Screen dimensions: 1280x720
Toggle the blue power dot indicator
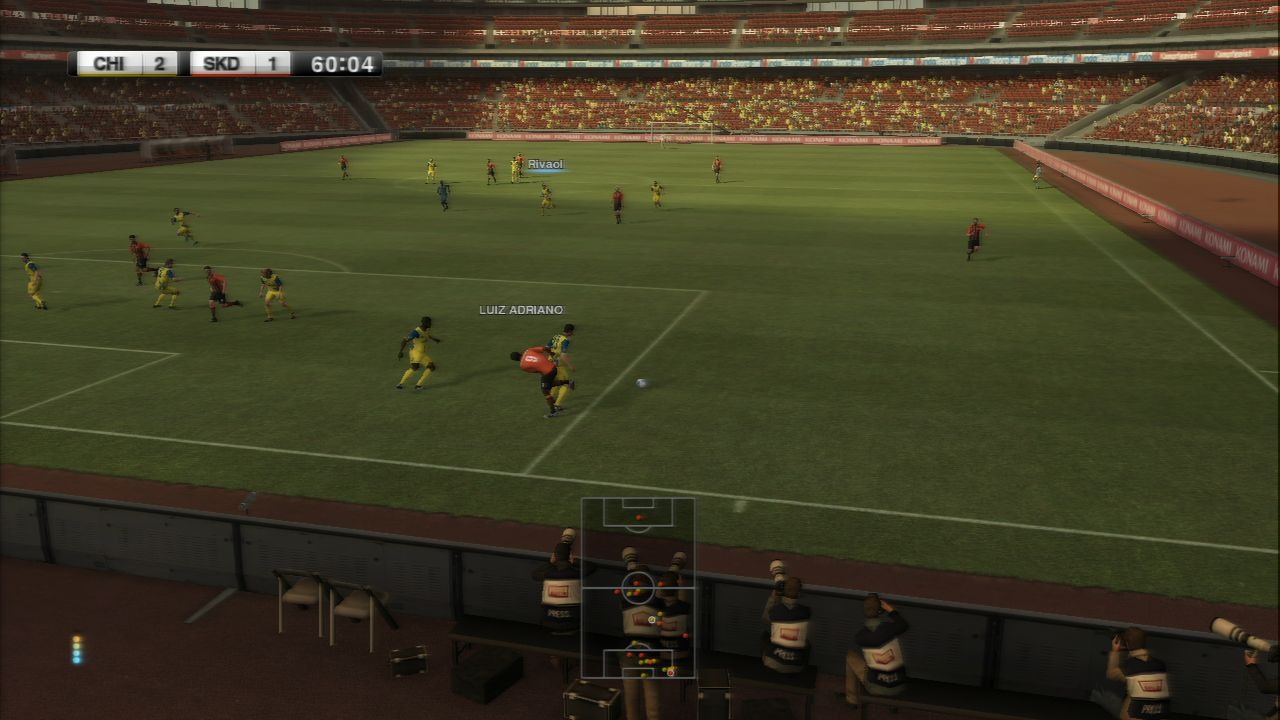pos(76,653)
